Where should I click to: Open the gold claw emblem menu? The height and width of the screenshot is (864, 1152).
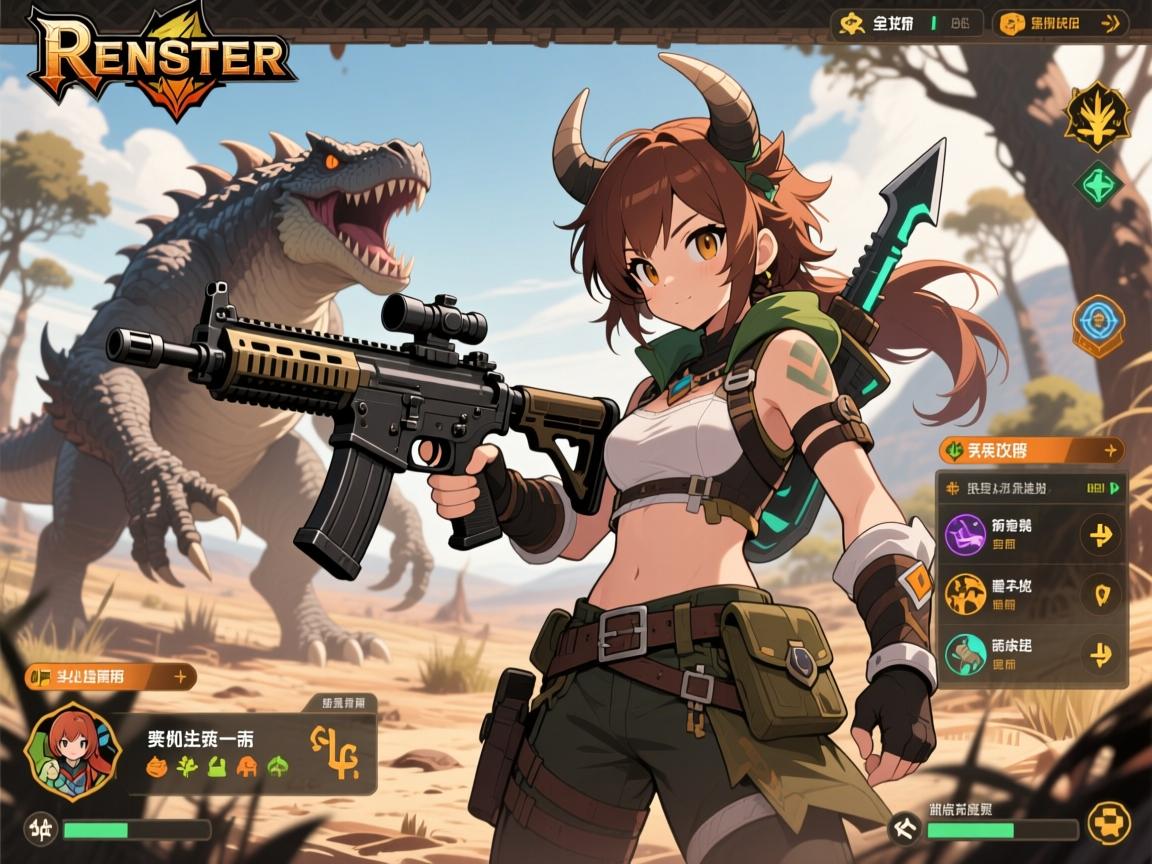[x=1097, y=116]
